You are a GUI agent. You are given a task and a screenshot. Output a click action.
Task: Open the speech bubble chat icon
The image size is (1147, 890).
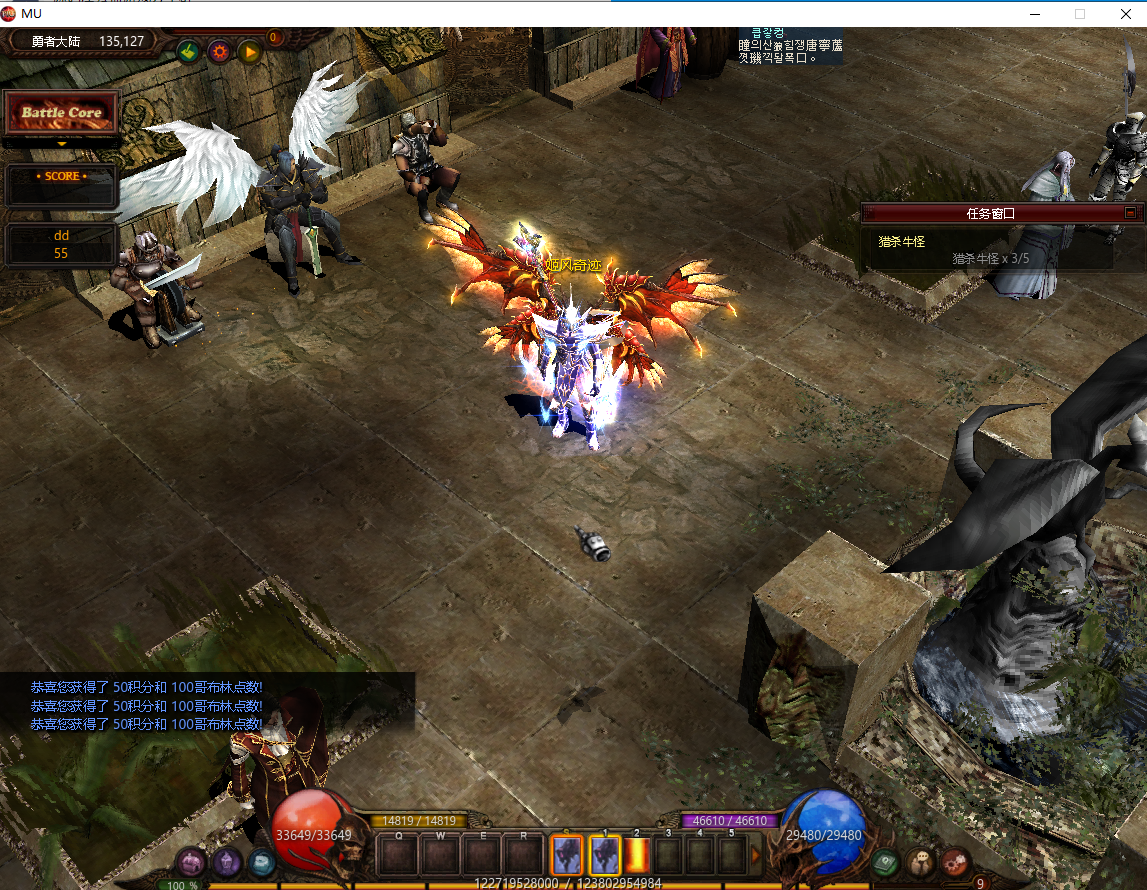(x=920, y=861)
